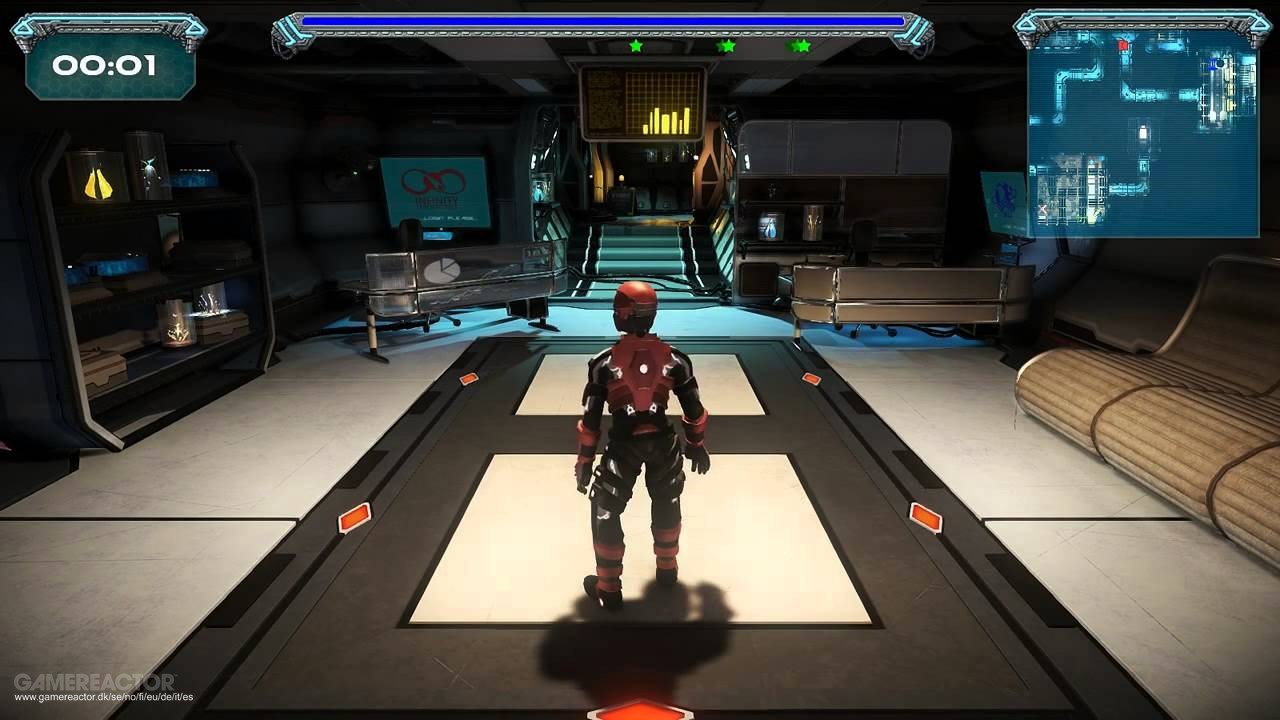The image size is (1280, 720).
Task: Select the player character in the room center
Action: [637, 430]
